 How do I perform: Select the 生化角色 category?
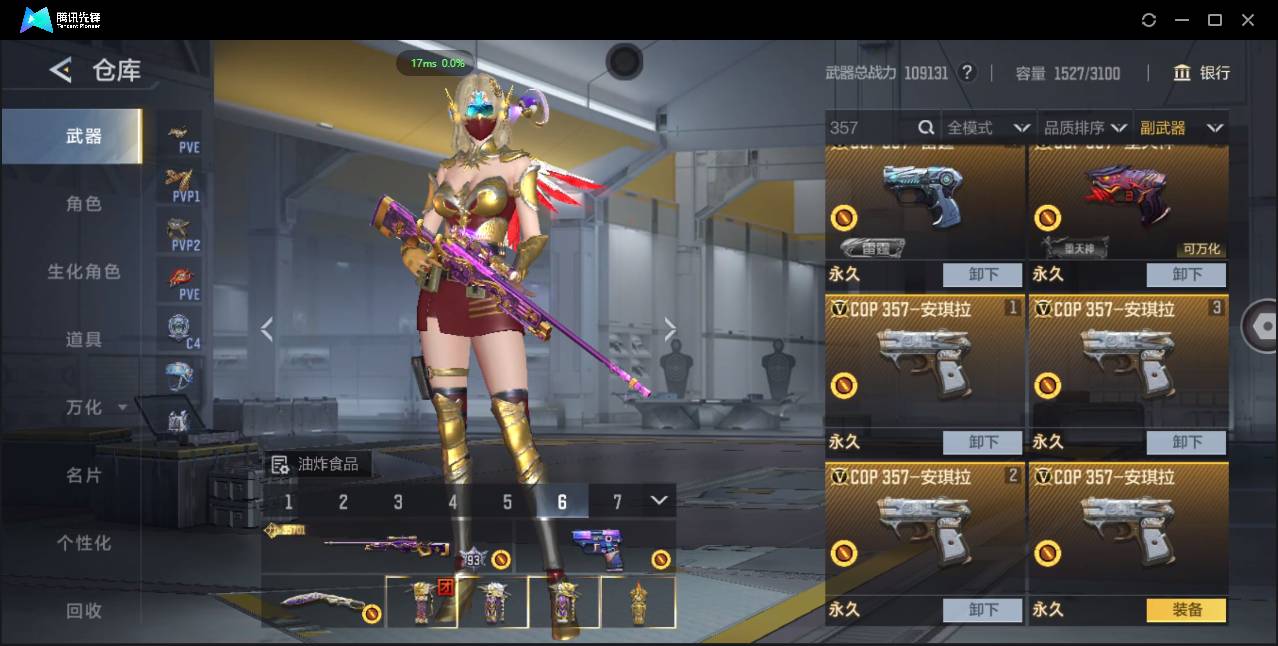click(x=83, y=272)
